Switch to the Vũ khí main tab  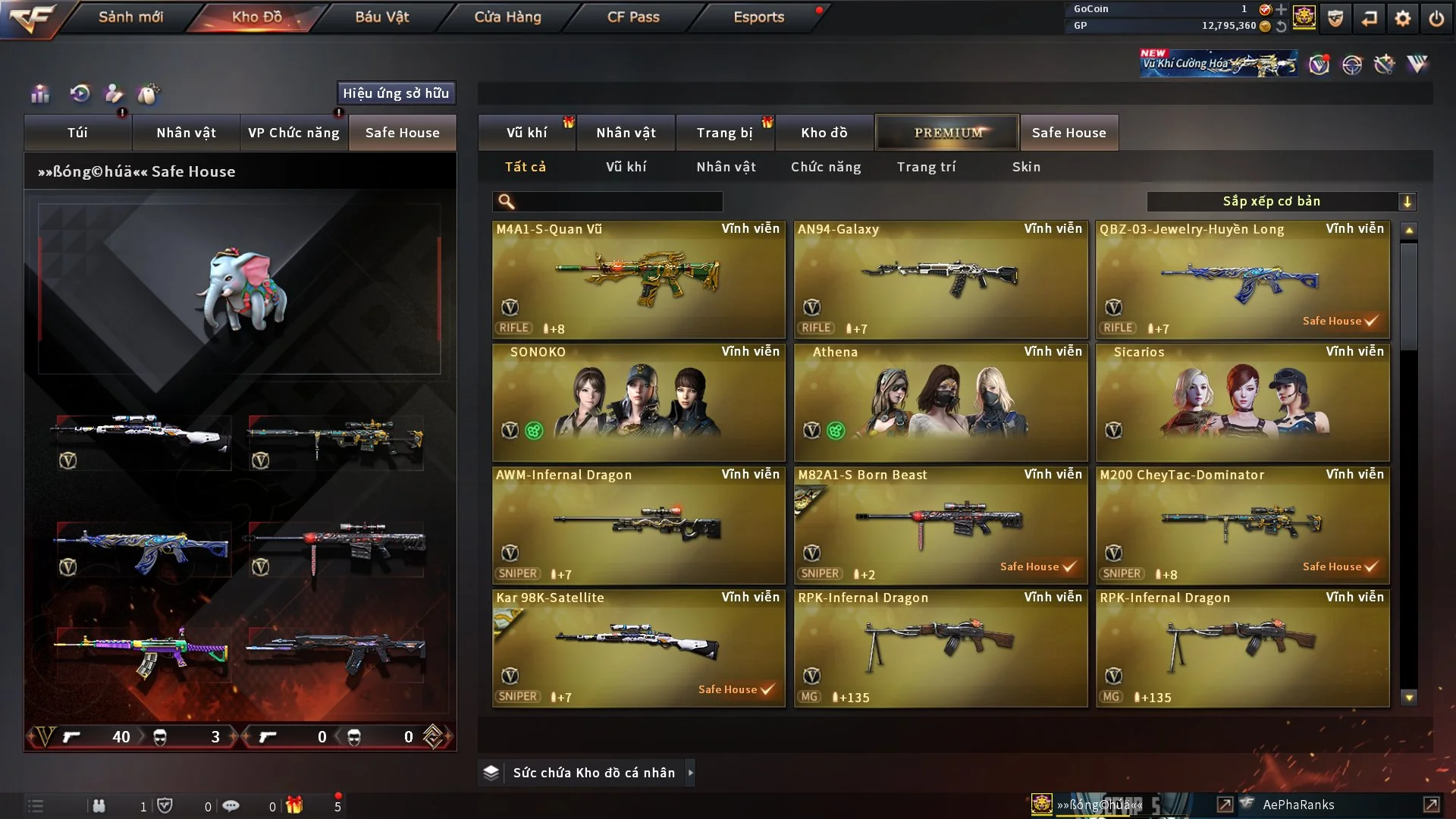click(x=526, y=133)
